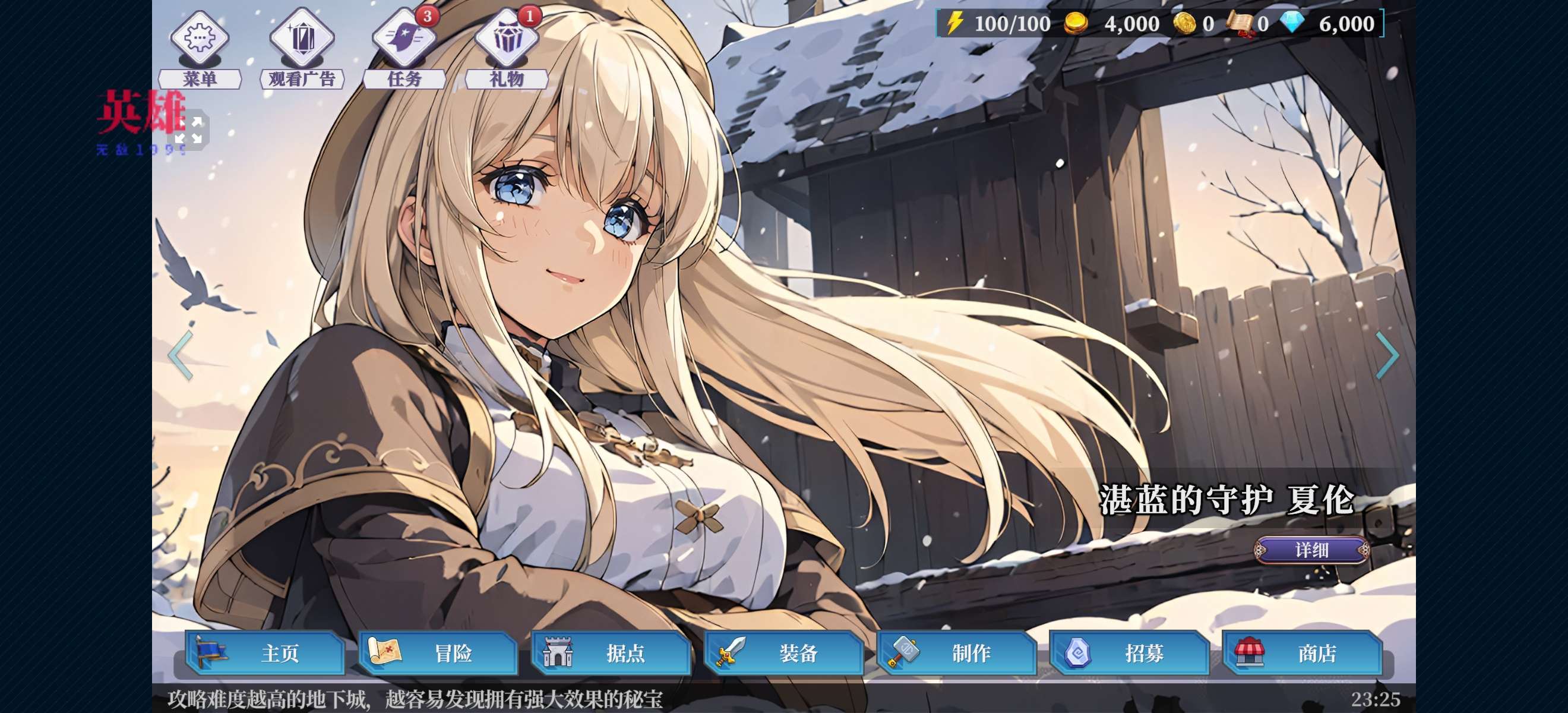Visit the 商店 shop tab

(1302, 654)
